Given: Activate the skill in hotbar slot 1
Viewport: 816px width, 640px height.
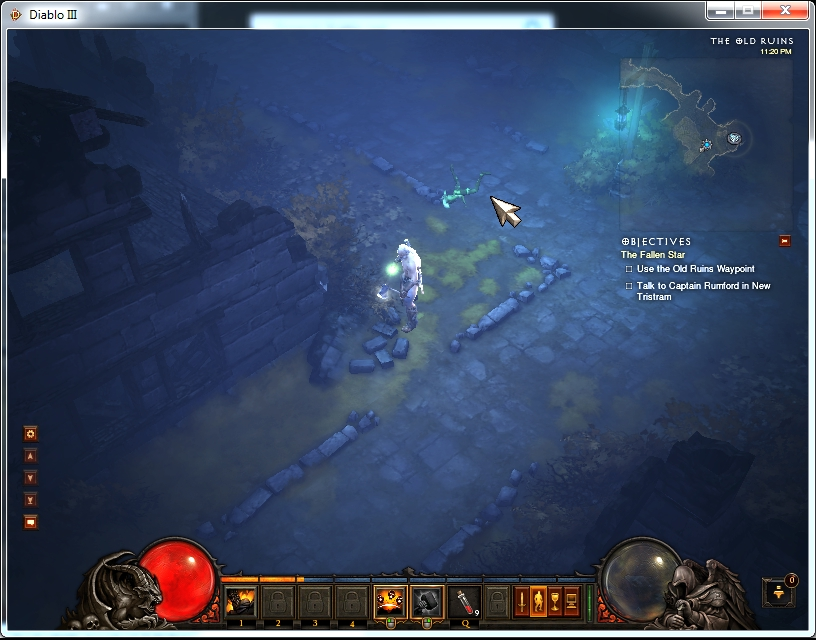Looking at the screenshot, I should point(240,602).
